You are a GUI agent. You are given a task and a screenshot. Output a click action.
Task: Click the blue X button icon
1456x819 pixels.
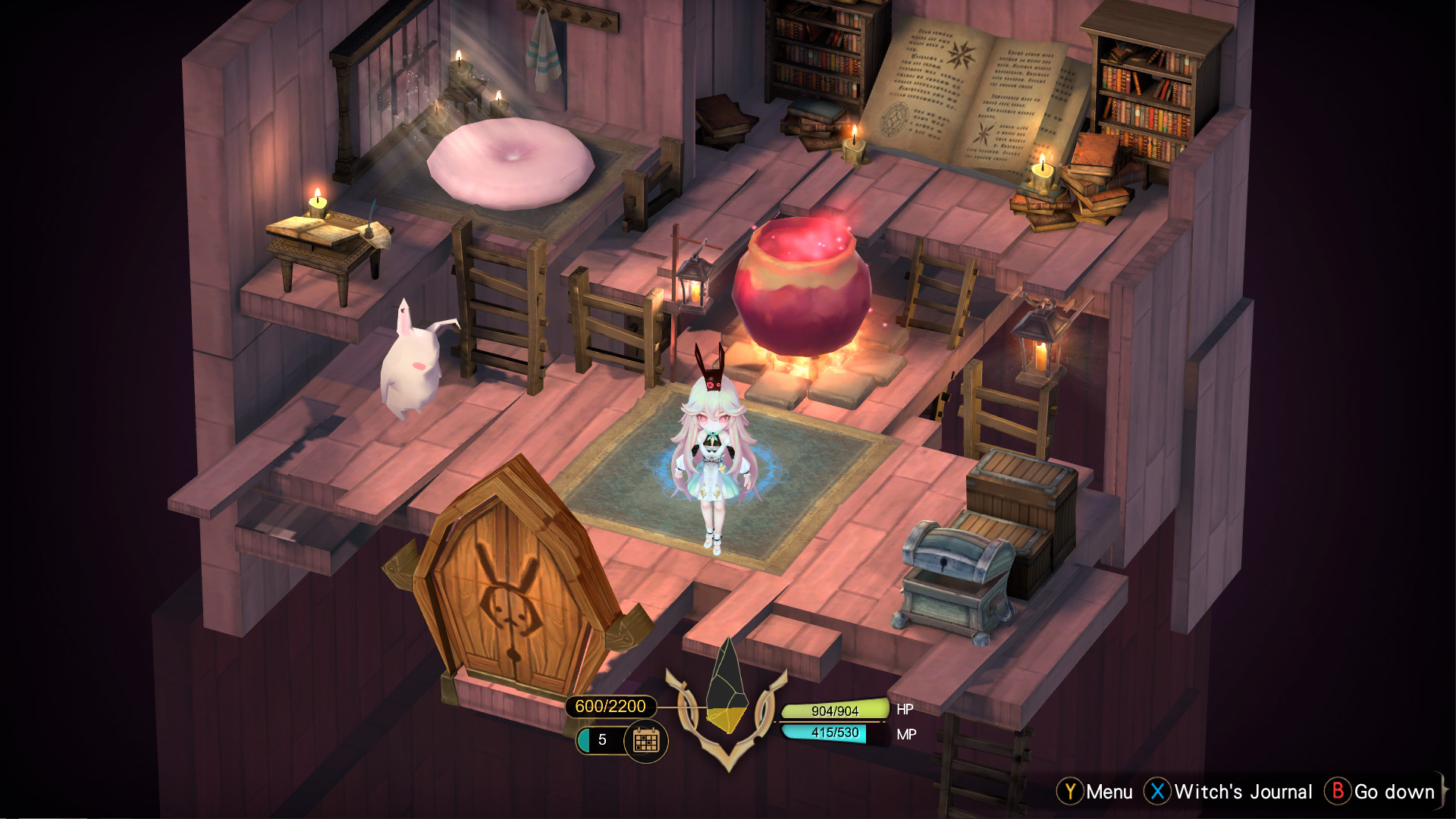[x=1158, y=792]
